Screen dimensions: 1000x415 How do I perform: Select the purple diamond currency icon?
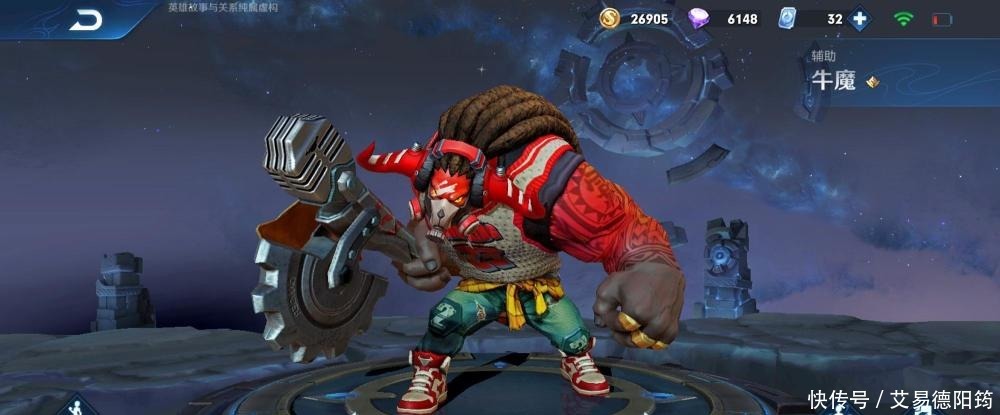[701, 18]
